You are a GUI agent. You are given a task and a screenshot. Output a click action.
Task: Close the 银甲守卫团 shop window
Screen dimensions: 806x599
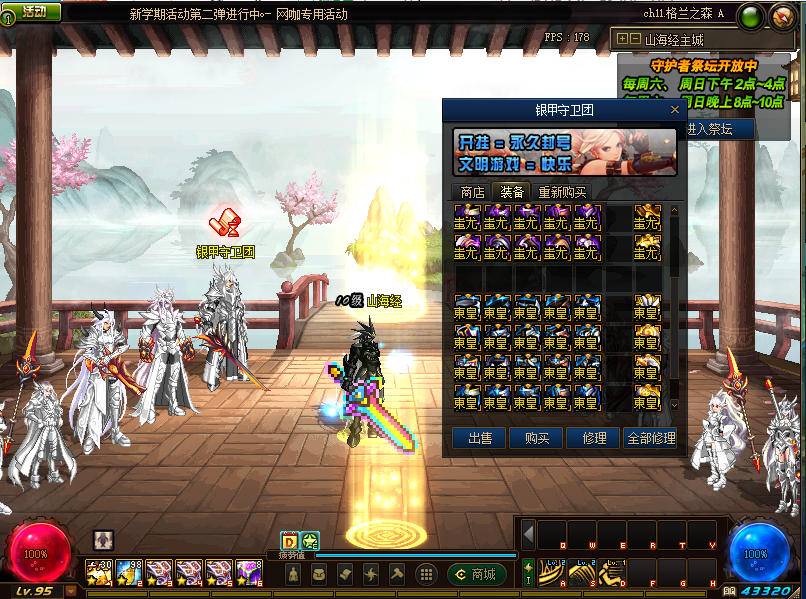point(675,110)
